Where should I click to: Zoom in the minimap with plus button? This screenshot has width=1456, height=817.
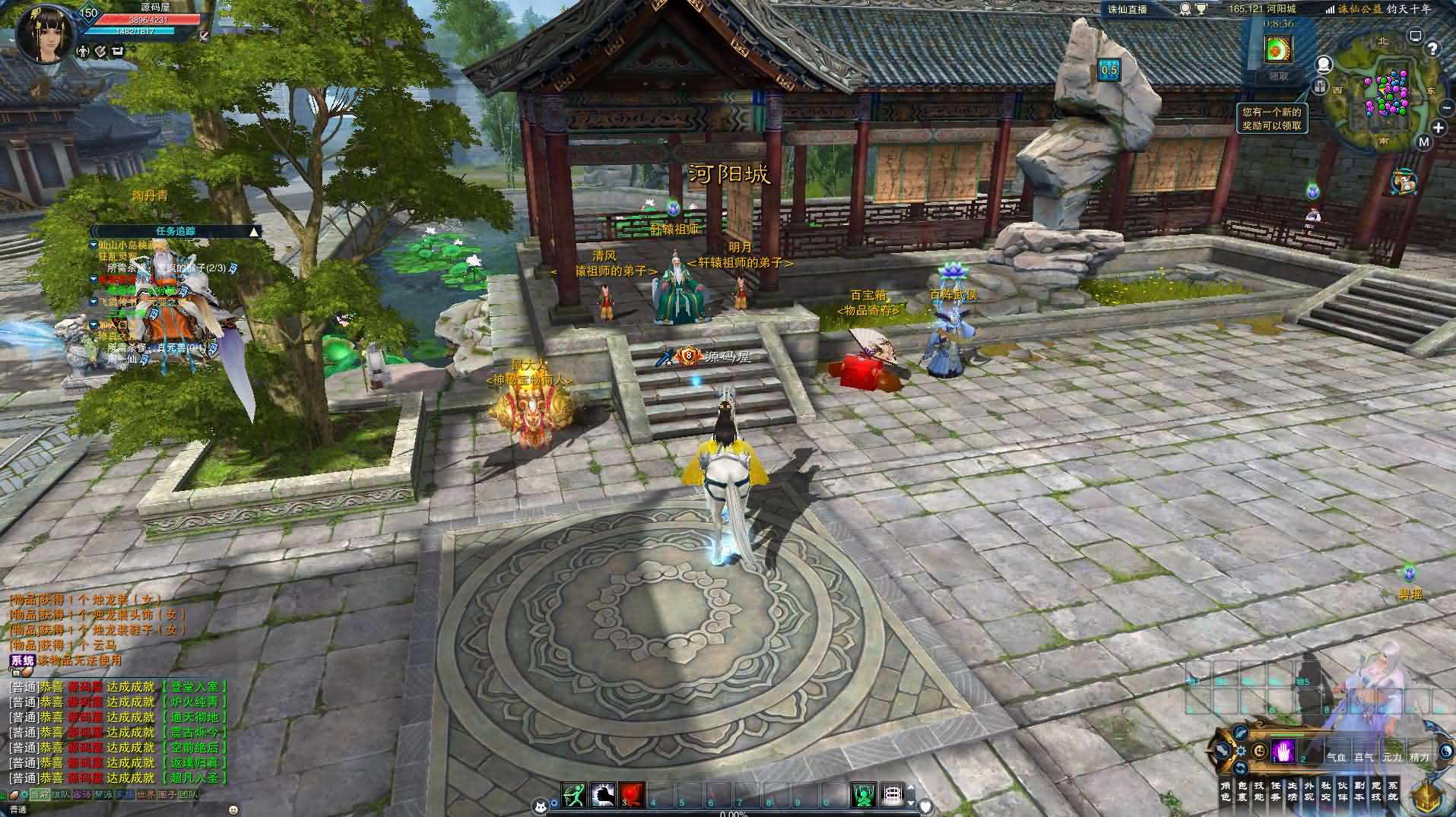(x=1438, y=128)
